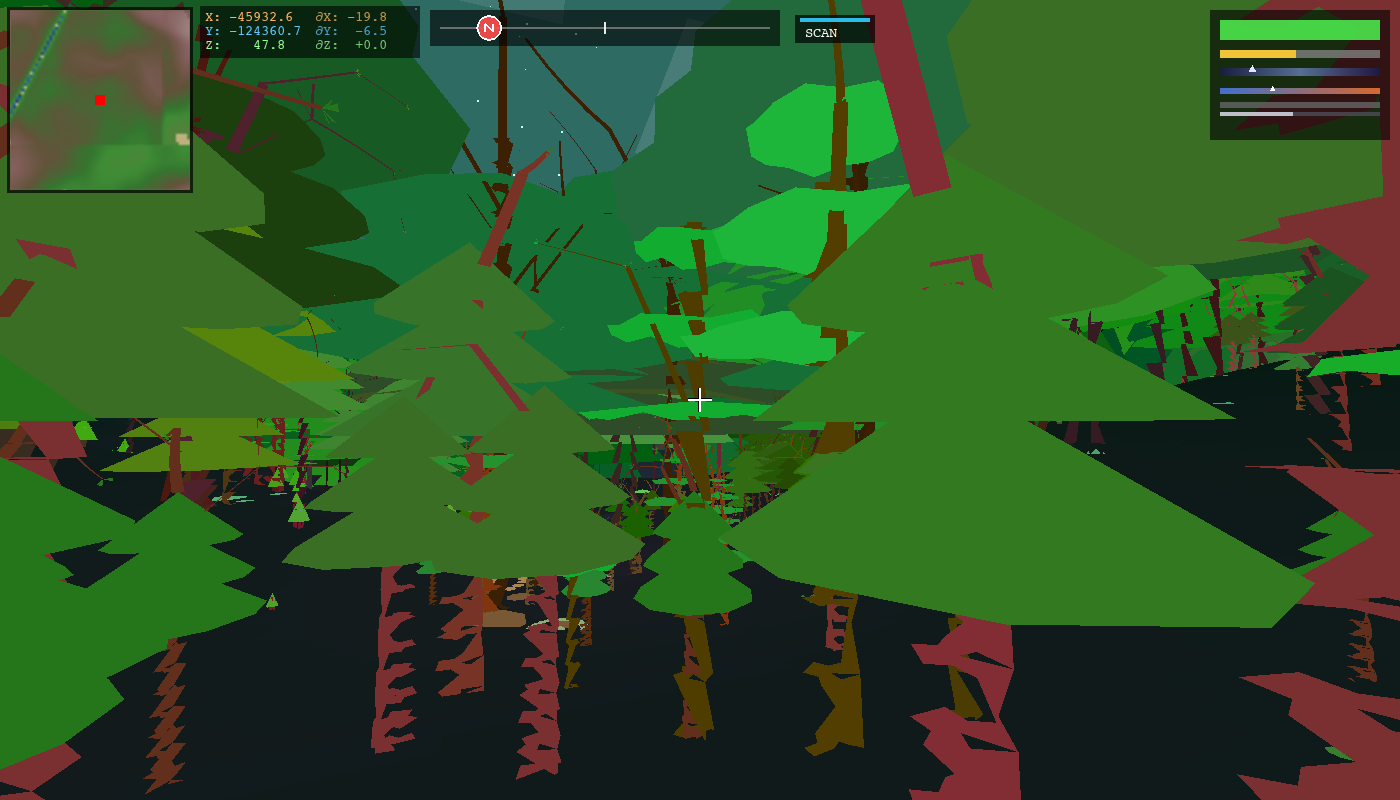
Task: Click the red N compass indicator
Action: 487,28
